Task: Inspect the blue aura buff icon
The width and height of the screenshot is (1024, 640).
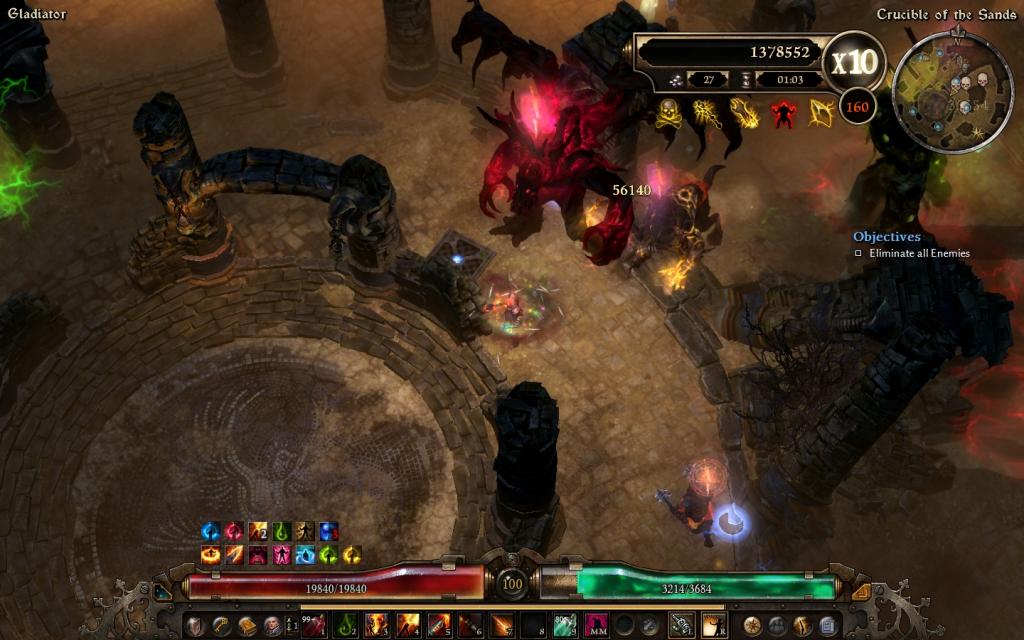Action: (211, 531)
